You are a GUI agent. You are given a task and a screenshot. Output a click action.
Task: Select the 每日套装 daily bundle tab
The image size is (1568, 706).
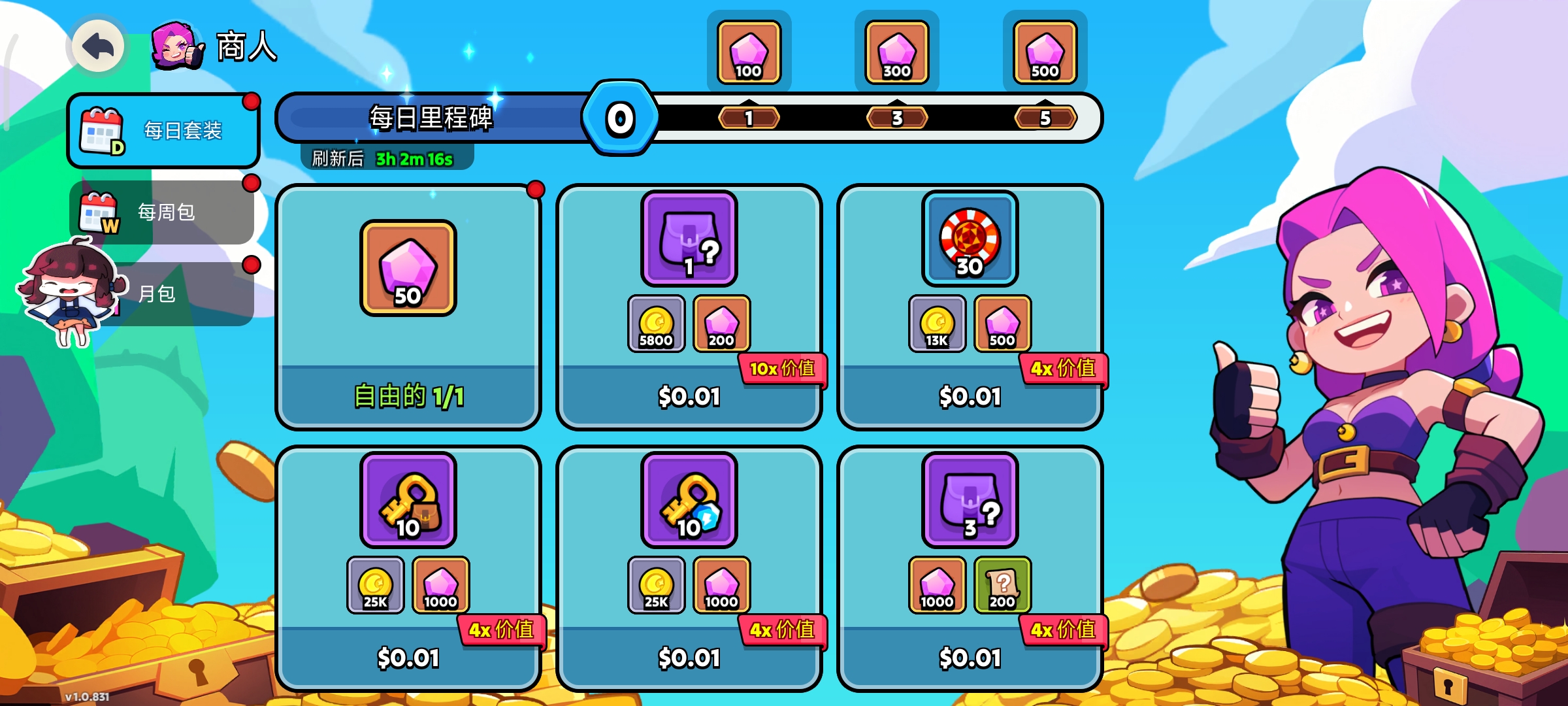(163, 131)
